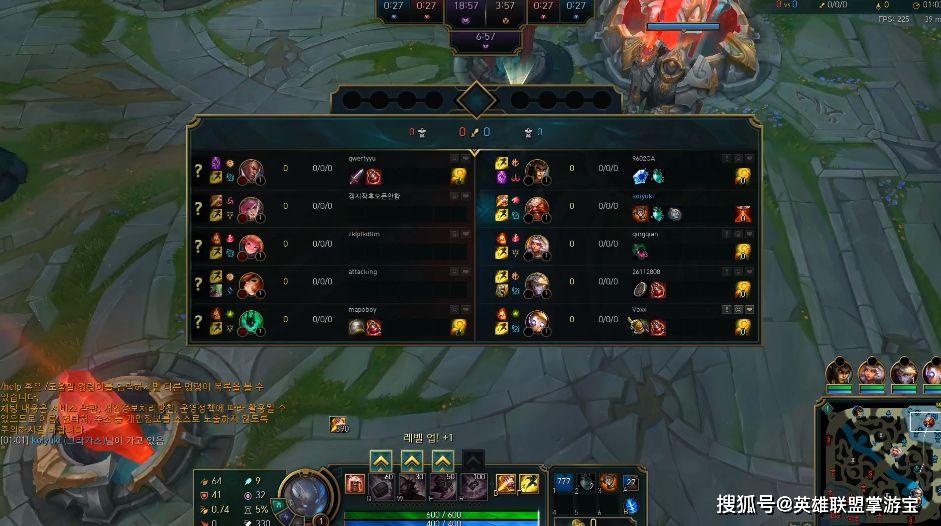Screen dimensions: 941x526
Task: Click the second teammate portrait above the minimap
Action: click(x=871, y=372)
